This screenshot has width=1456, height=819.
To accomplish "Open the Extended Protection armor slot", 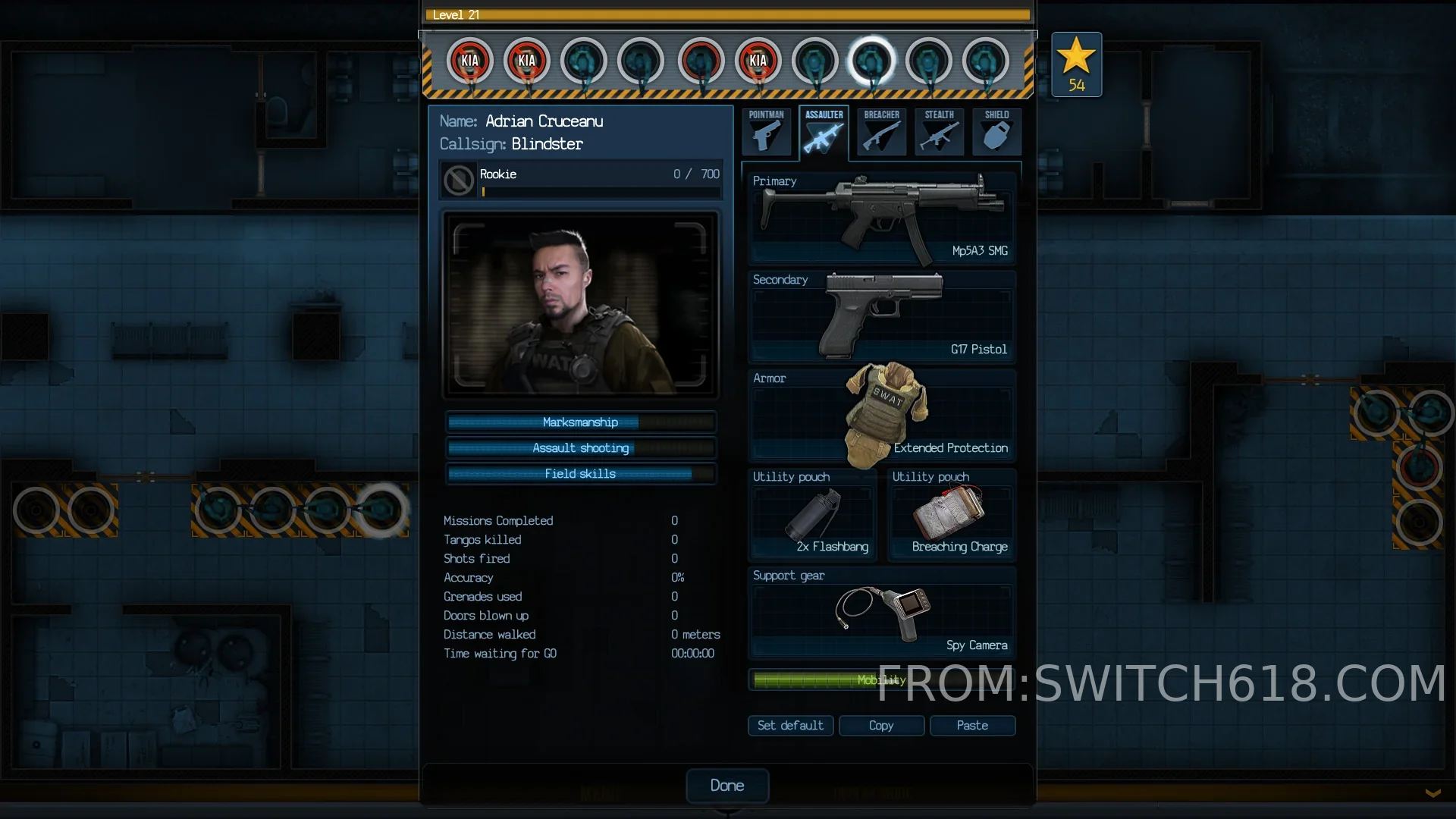I will coord(882,415).
